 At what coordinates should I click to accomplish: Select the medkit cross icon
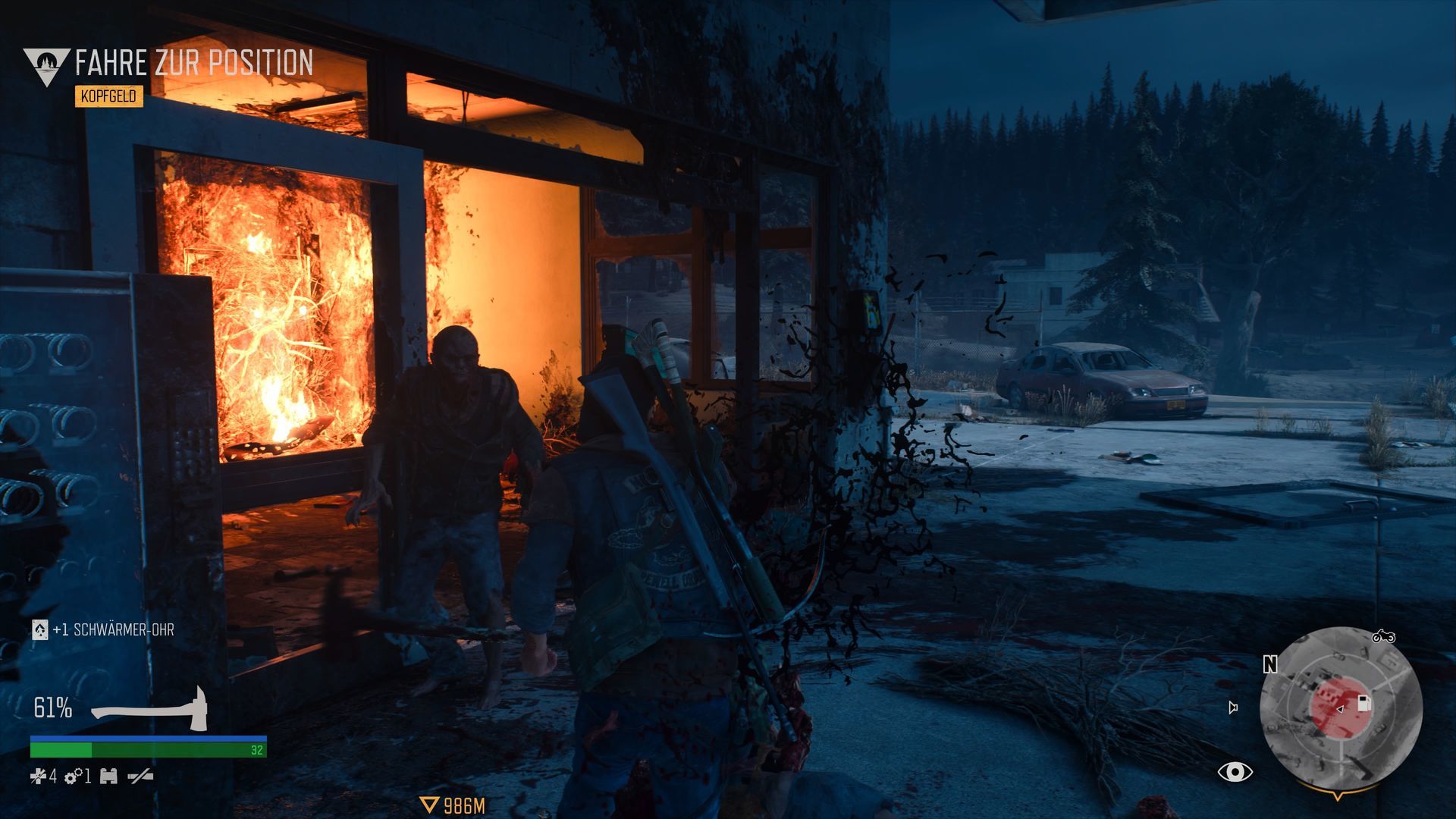point(38,776)
